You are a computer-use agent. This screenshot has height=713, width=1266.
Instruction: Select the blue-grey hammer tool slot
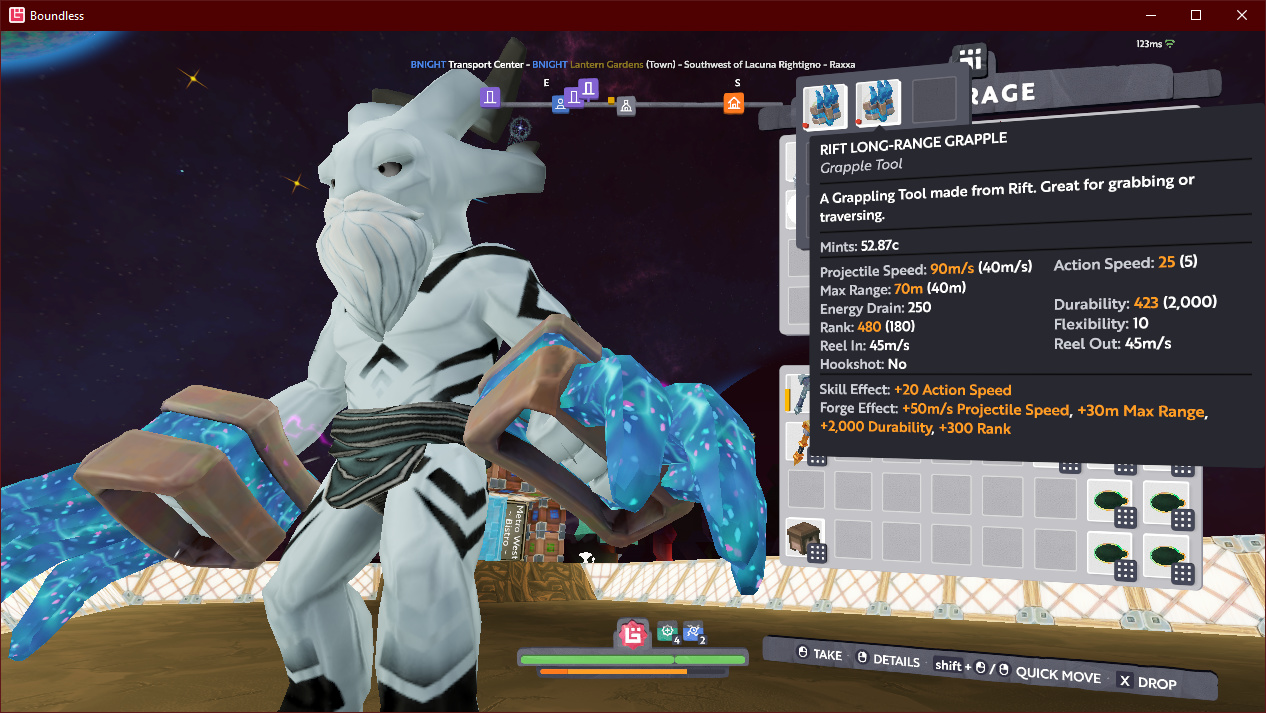tap(801, 391)
